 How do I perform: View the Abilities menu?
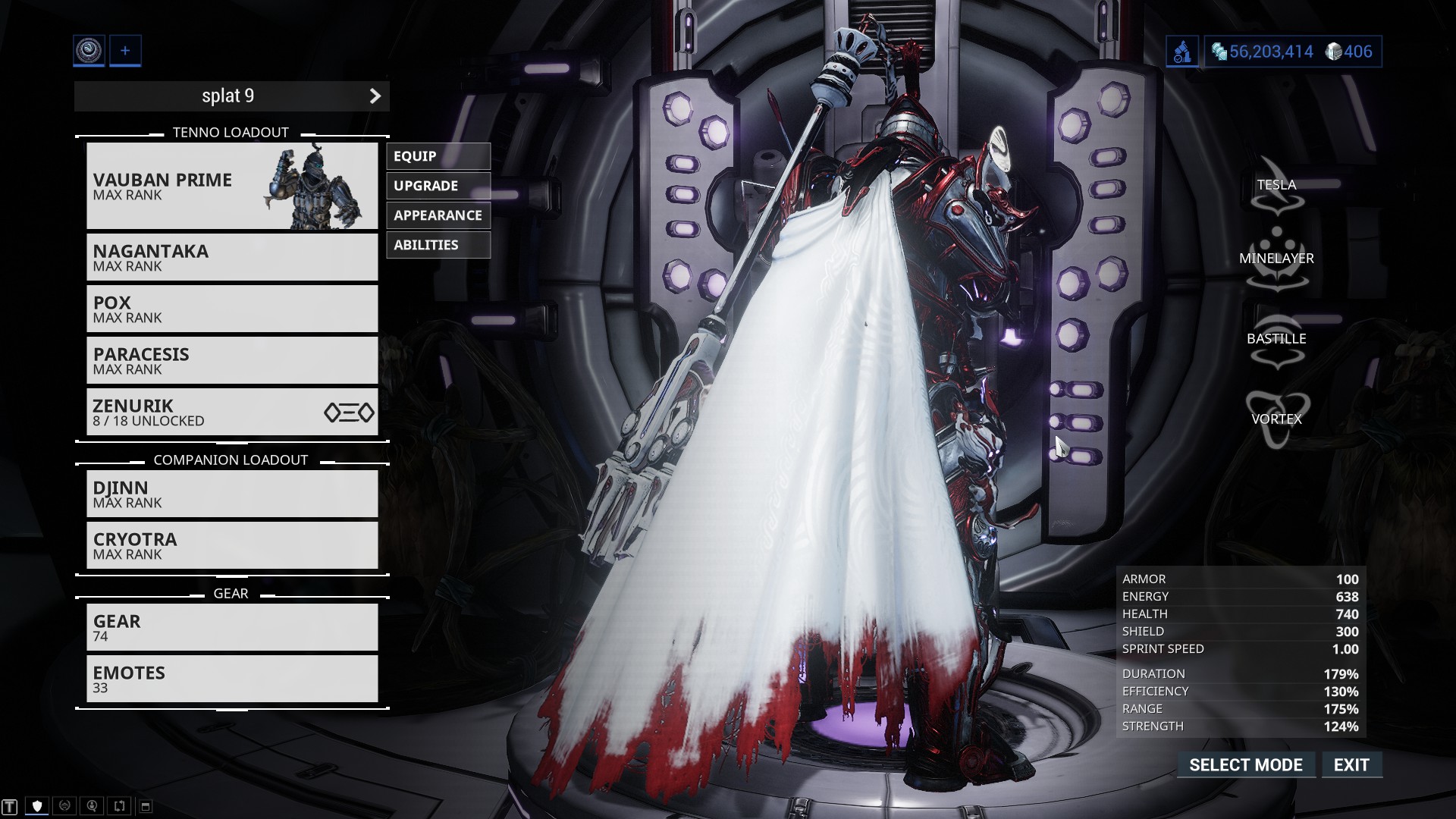[x=438, y=245]
